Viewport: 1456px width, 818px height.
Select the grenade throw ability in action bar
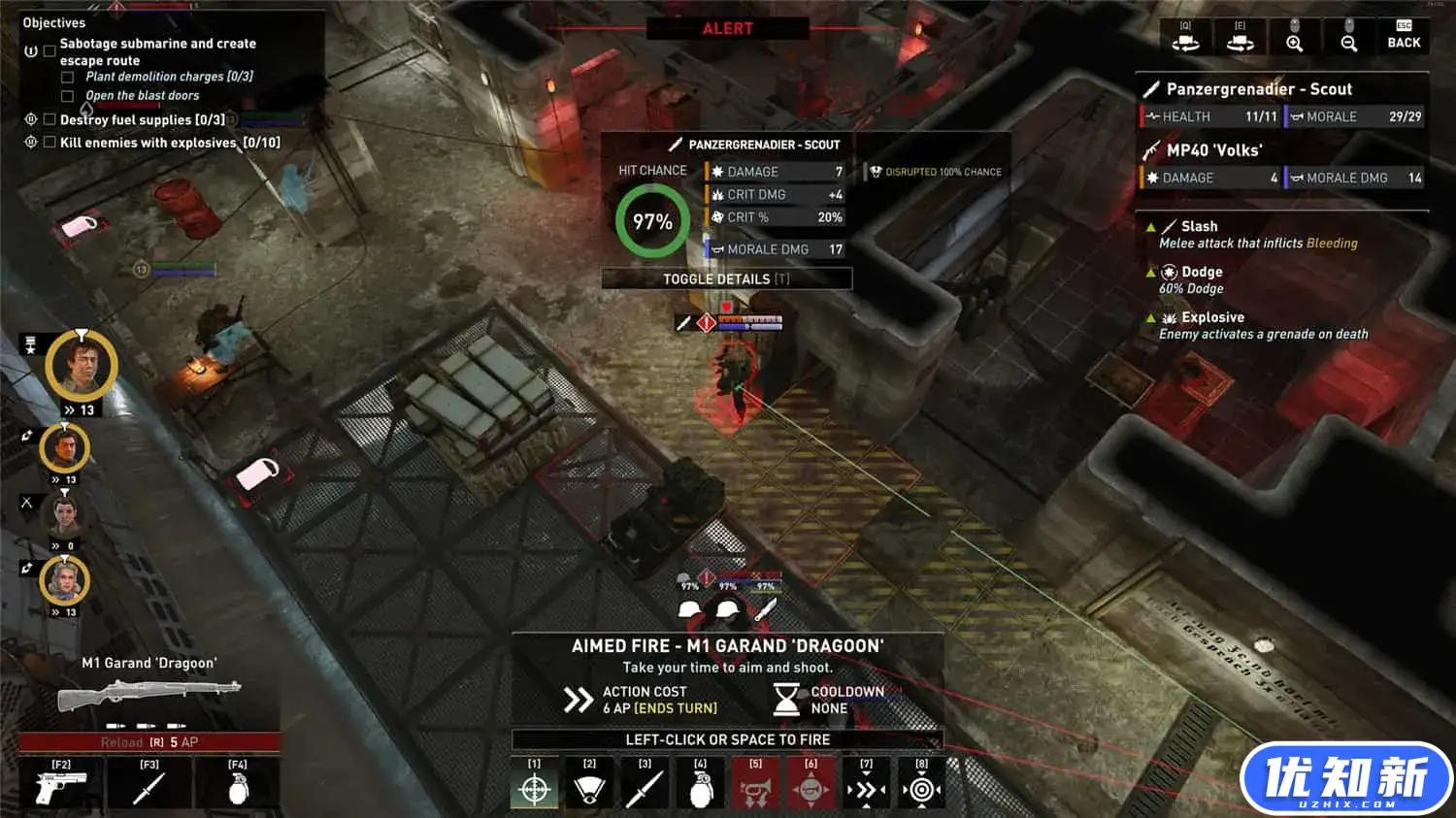tap(700, 789)
